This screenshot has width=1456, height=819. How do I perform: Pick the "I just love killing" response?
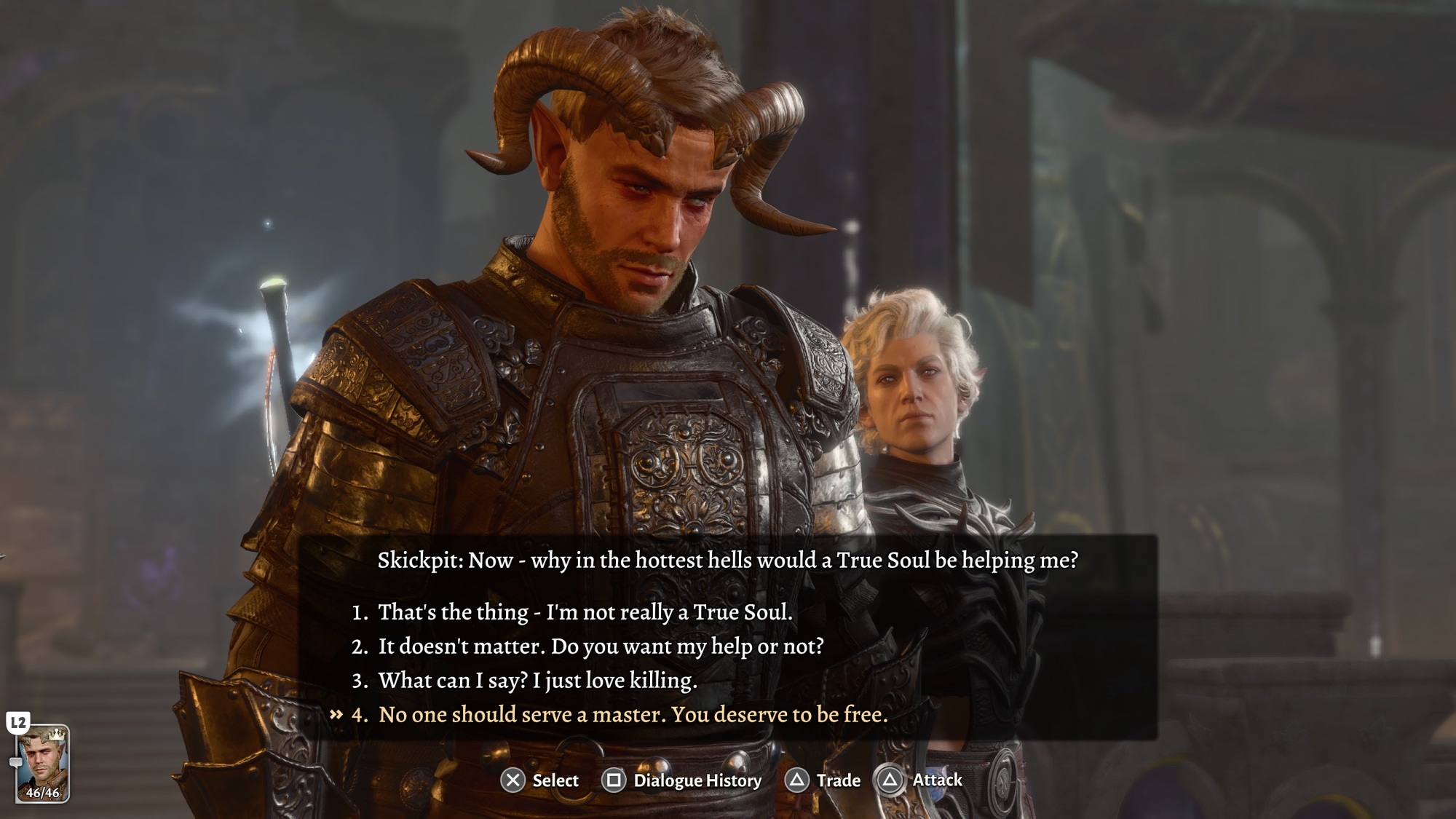[x=537, y=681]
